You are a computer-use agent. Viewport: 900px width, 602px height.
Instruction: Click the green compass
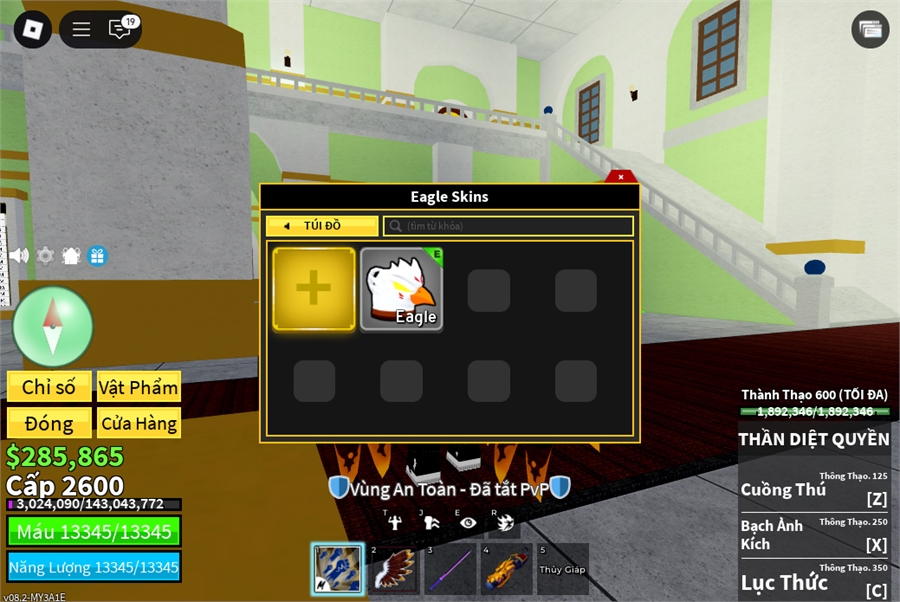(x=53, y=326)
